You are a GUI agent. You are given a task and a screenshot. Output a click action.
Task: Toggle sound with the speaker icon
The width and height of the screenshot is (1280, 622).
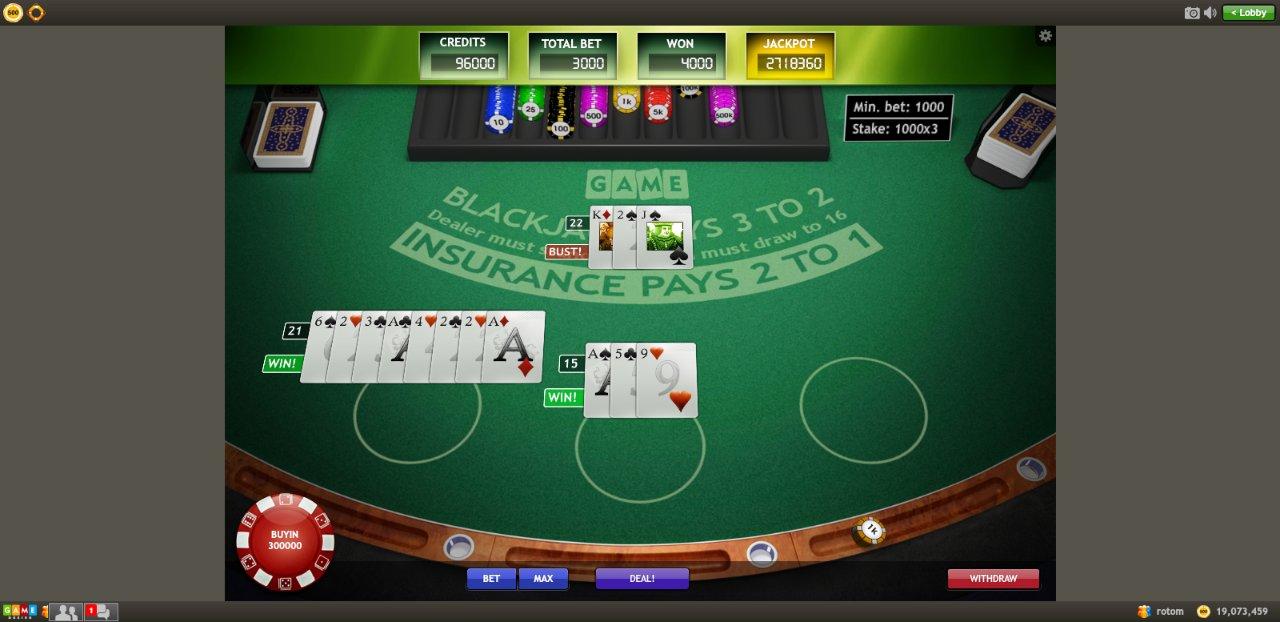(x=1210, y=12)
